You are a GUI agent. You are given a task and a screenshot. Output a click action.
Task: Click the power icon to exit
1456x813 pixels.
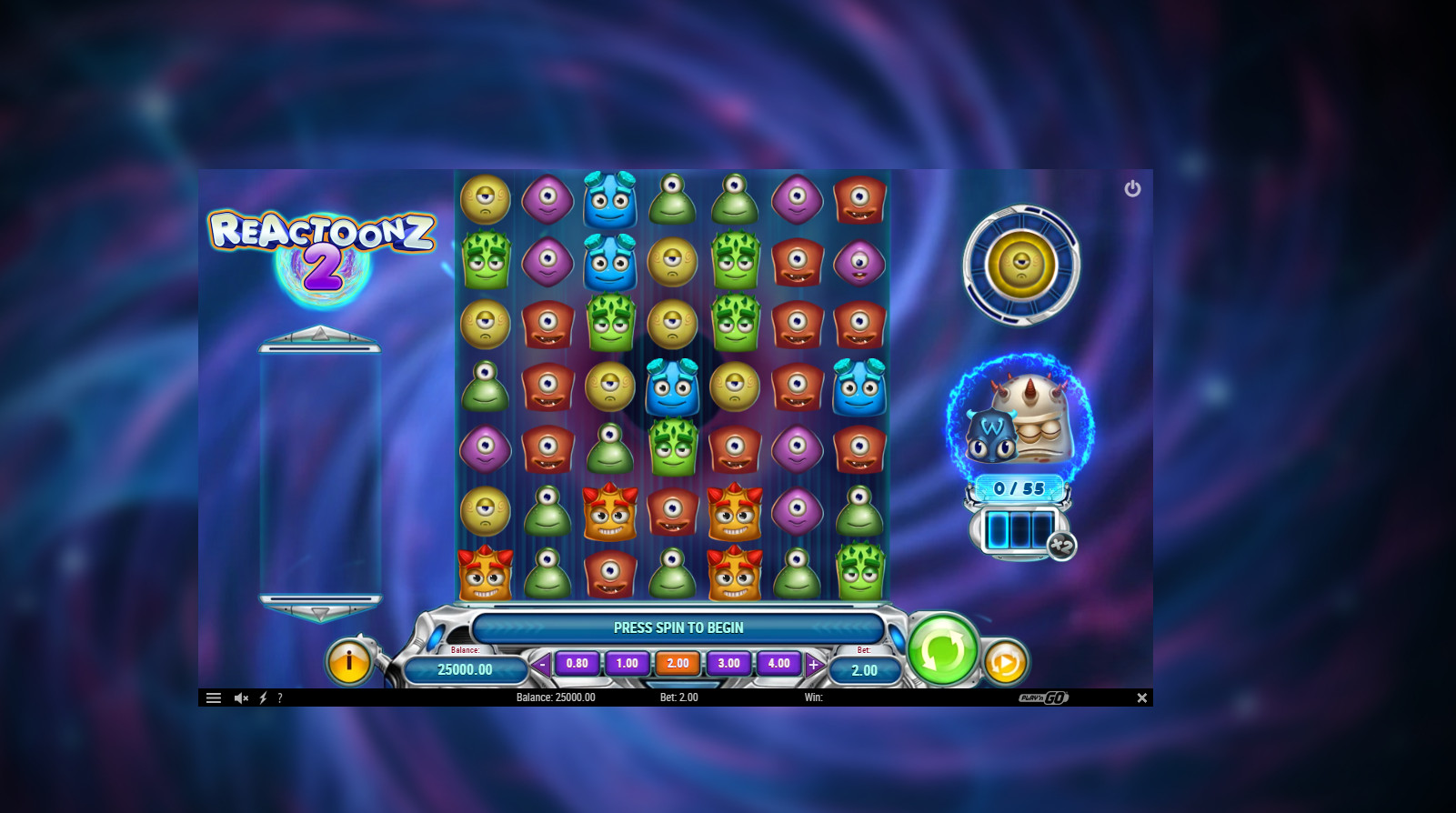click(x=1132, y=188)
